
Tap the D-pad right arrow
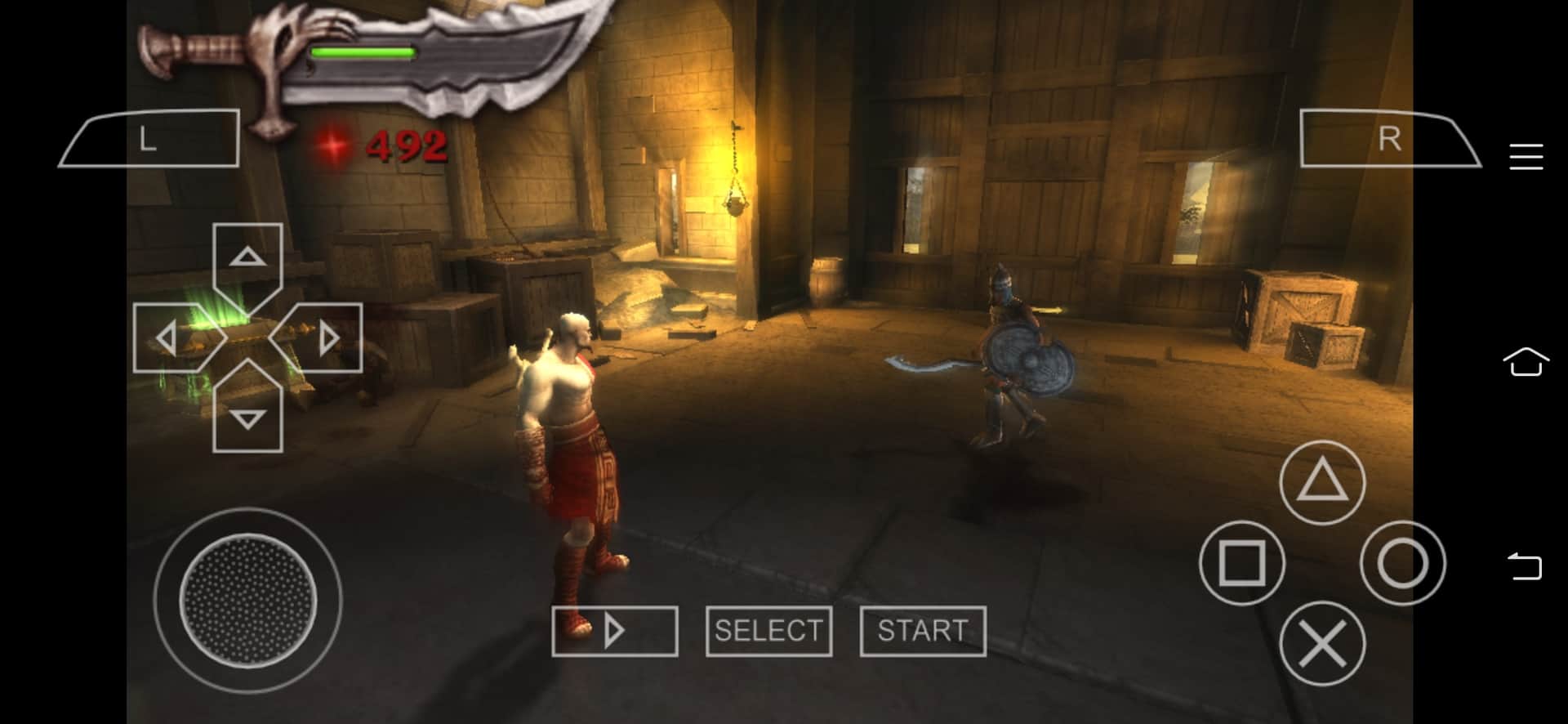[327, 337]
